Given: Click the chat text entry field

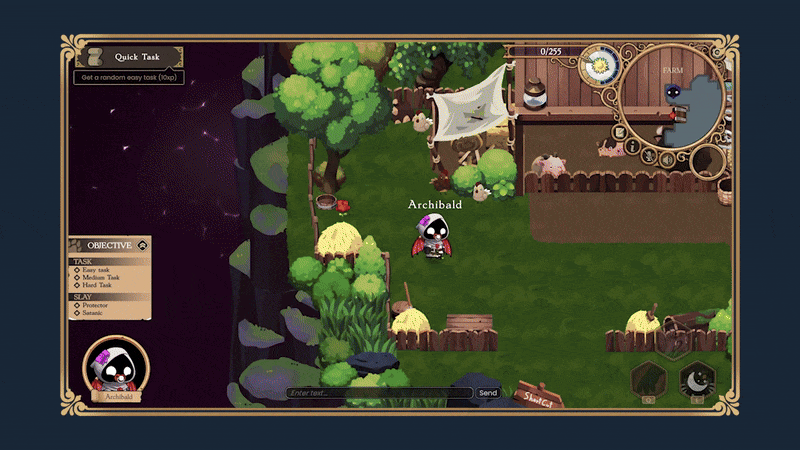Looking at the screenshot, I should coord(379,393).
